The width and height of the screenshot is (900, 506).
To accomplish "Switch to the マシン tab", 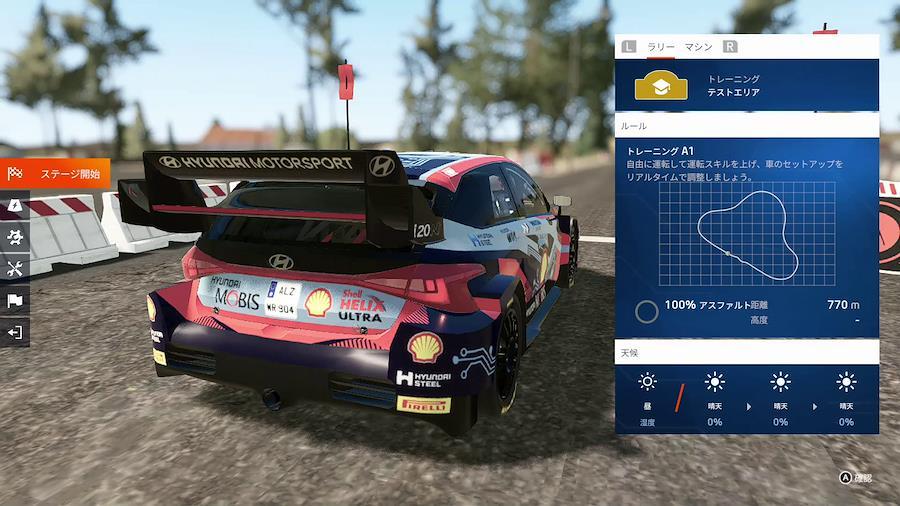I will [x=698, y=46].
